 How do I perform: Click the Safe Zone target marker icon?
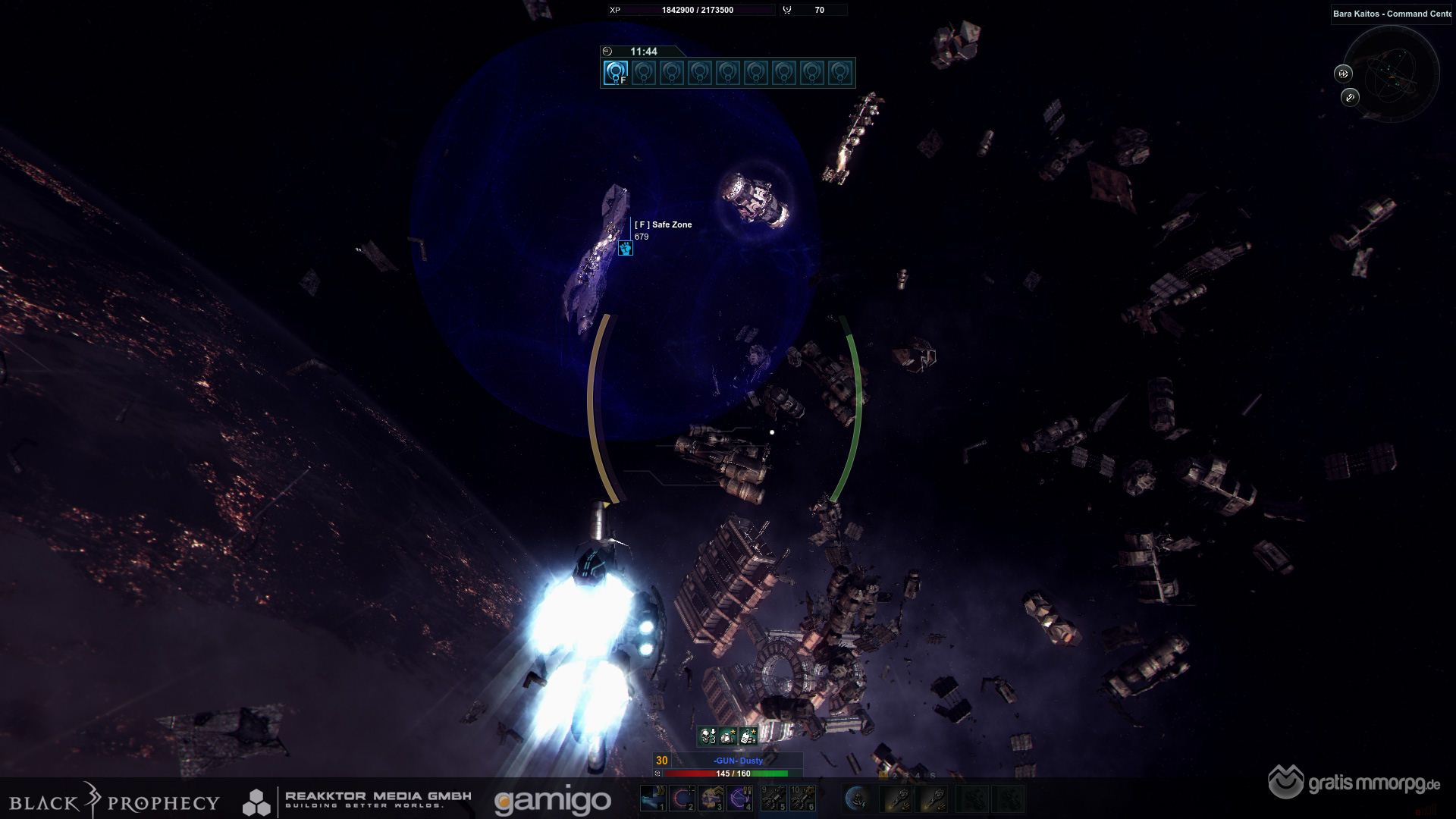click(625, 248)
